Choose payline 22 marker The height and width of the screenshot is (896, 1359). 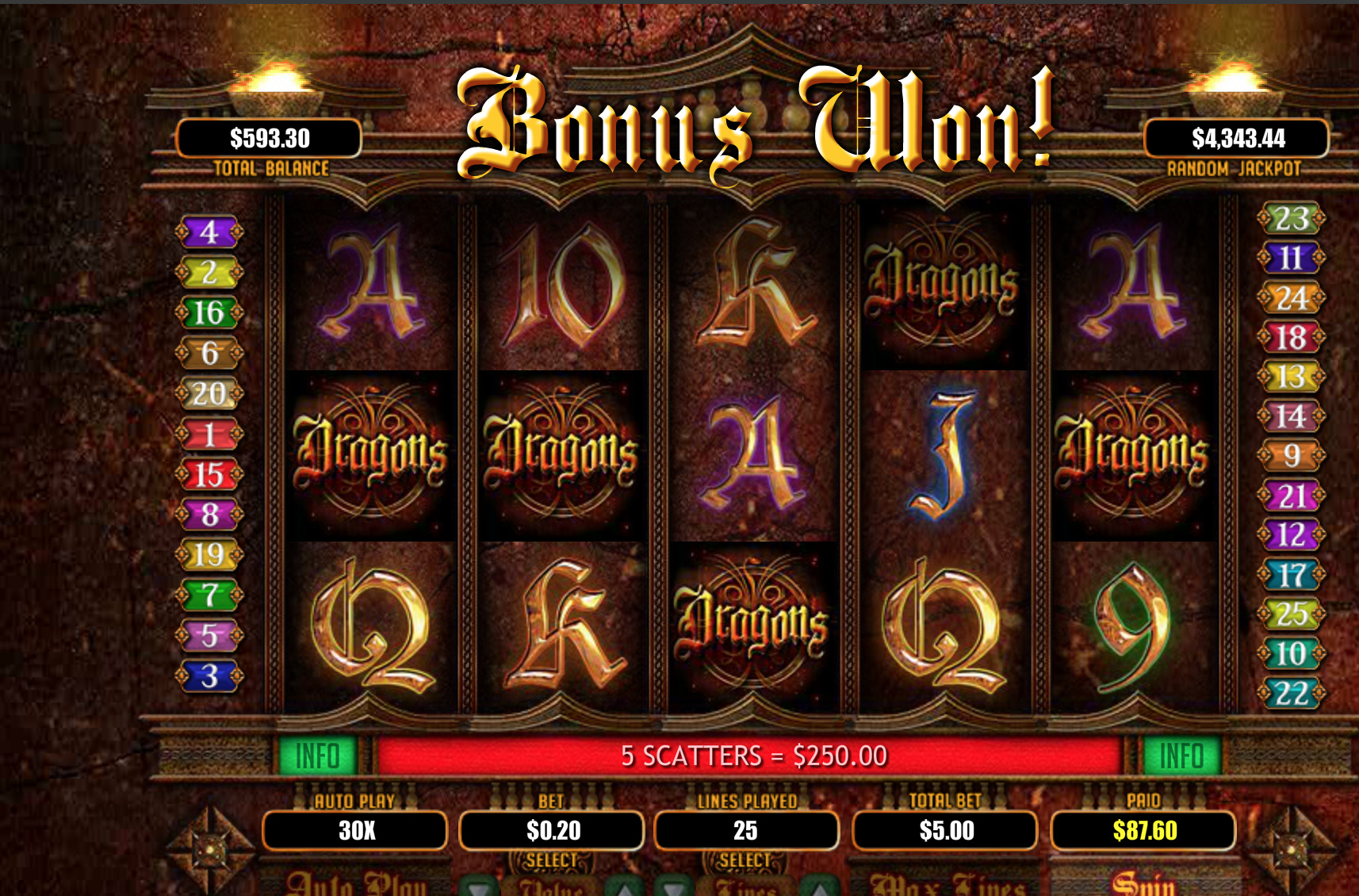click(1292, 694)
